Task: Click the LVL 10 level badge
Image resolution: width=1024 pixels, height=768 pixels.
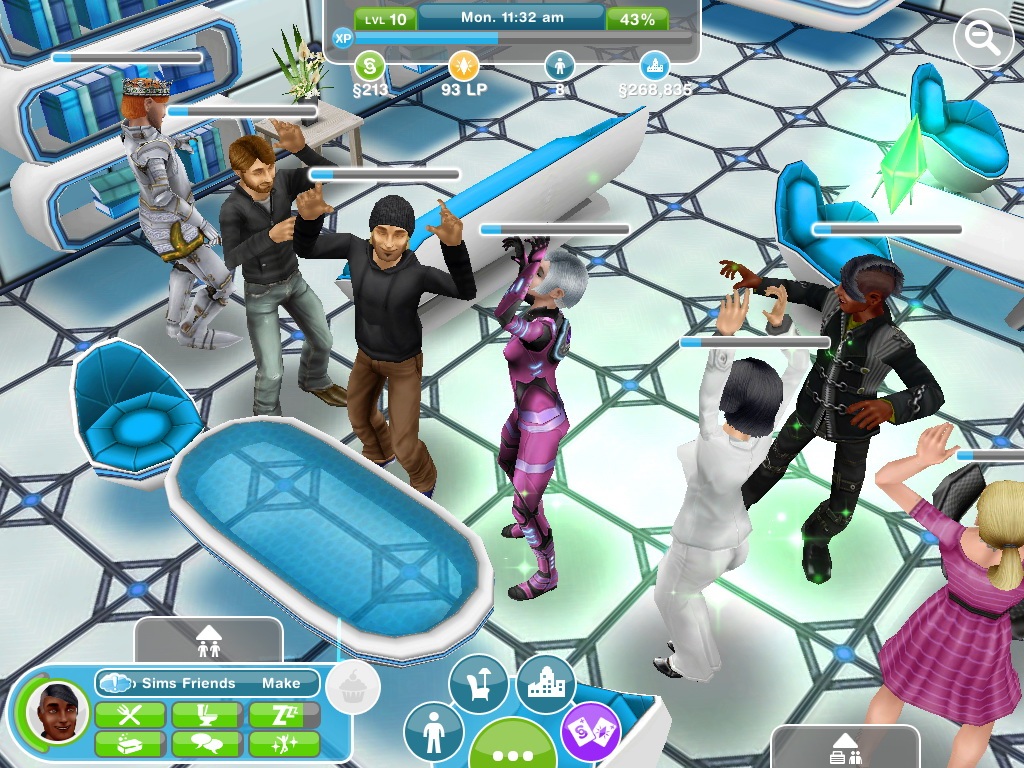Action: tap(385, 19)
